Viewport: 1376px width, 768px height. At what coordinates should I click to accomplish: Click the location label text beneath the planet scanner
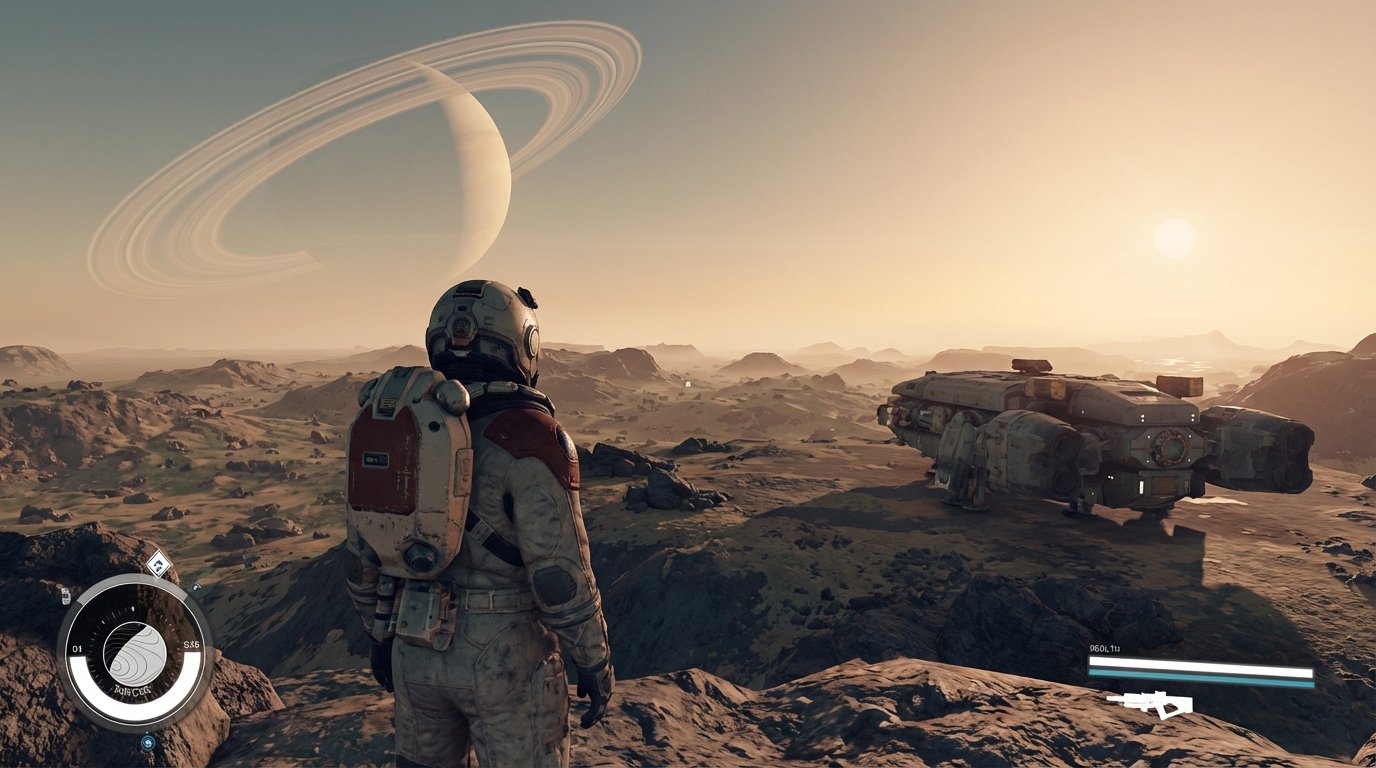coord(131,688)
